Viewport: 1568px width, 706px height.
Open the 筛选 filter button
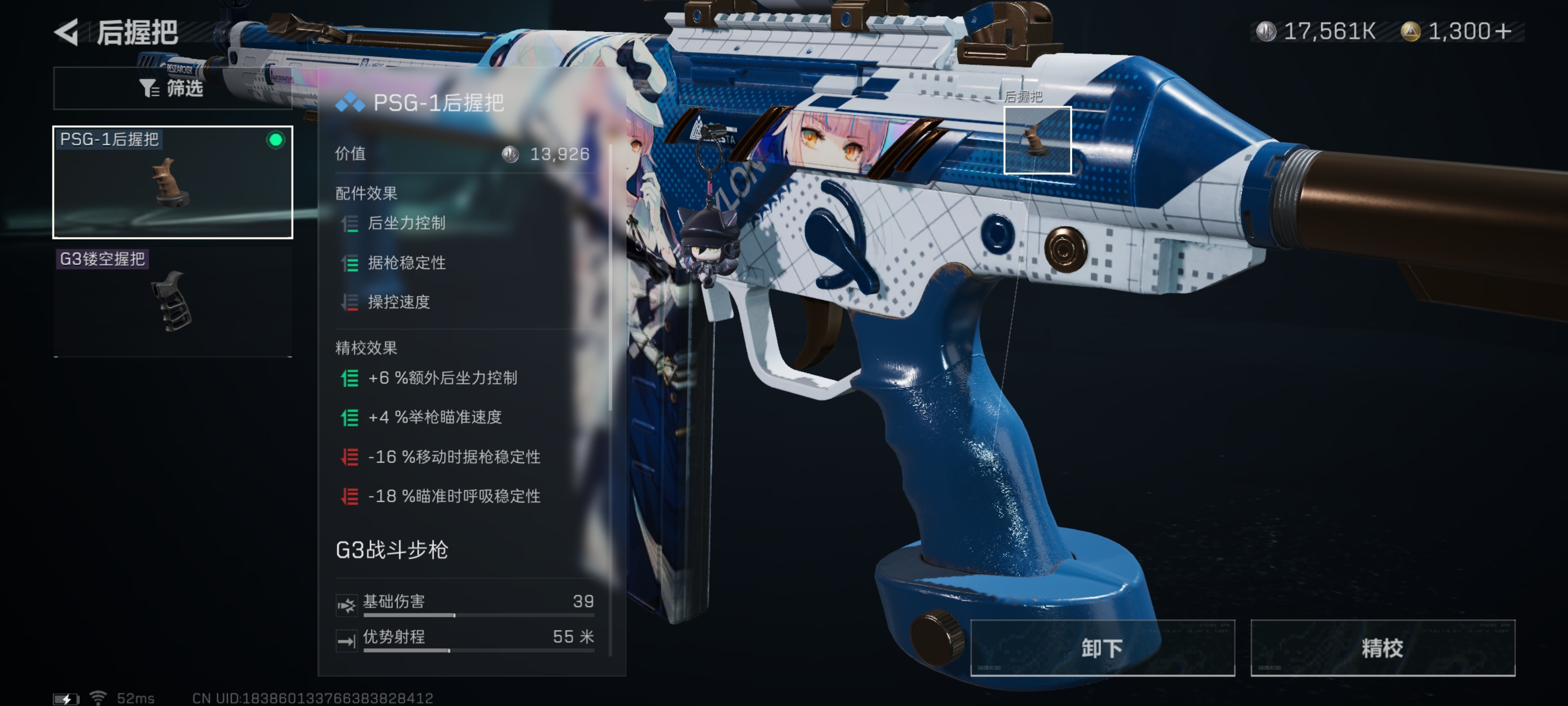pyautogui.click(x=172, y=89)
